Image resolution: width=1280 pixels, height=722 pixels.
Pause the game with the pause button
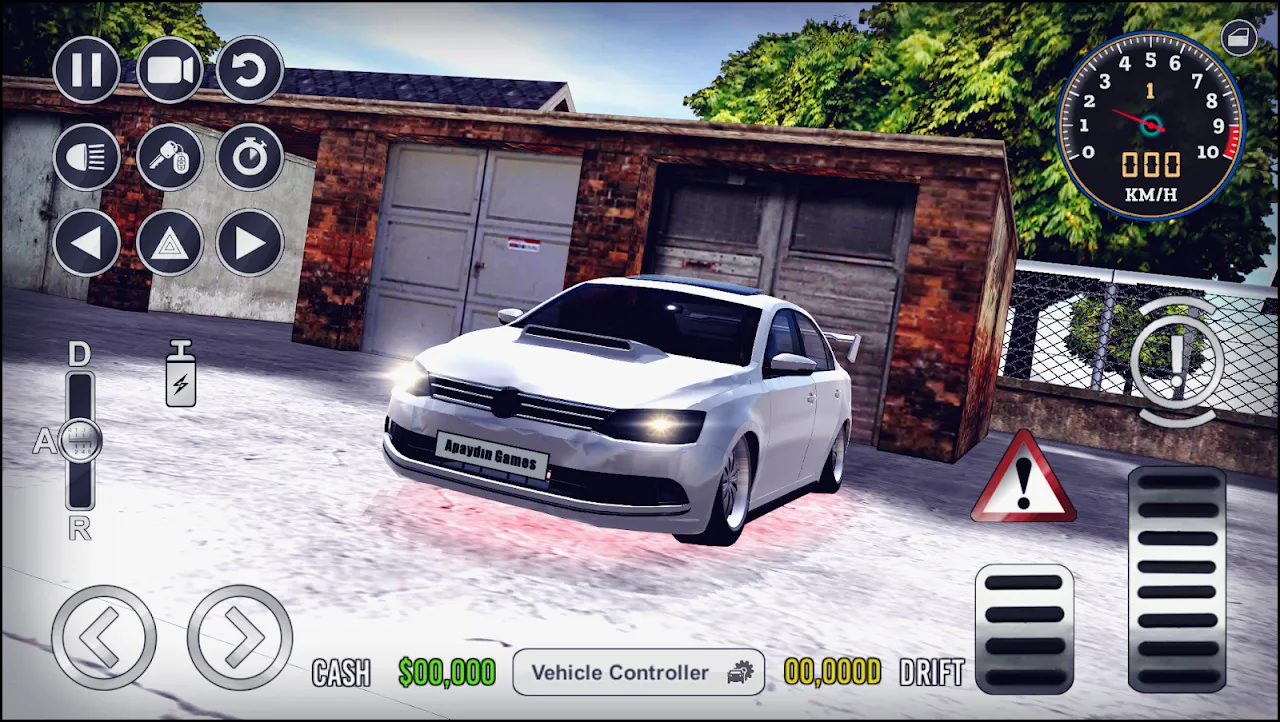(87, 70)
